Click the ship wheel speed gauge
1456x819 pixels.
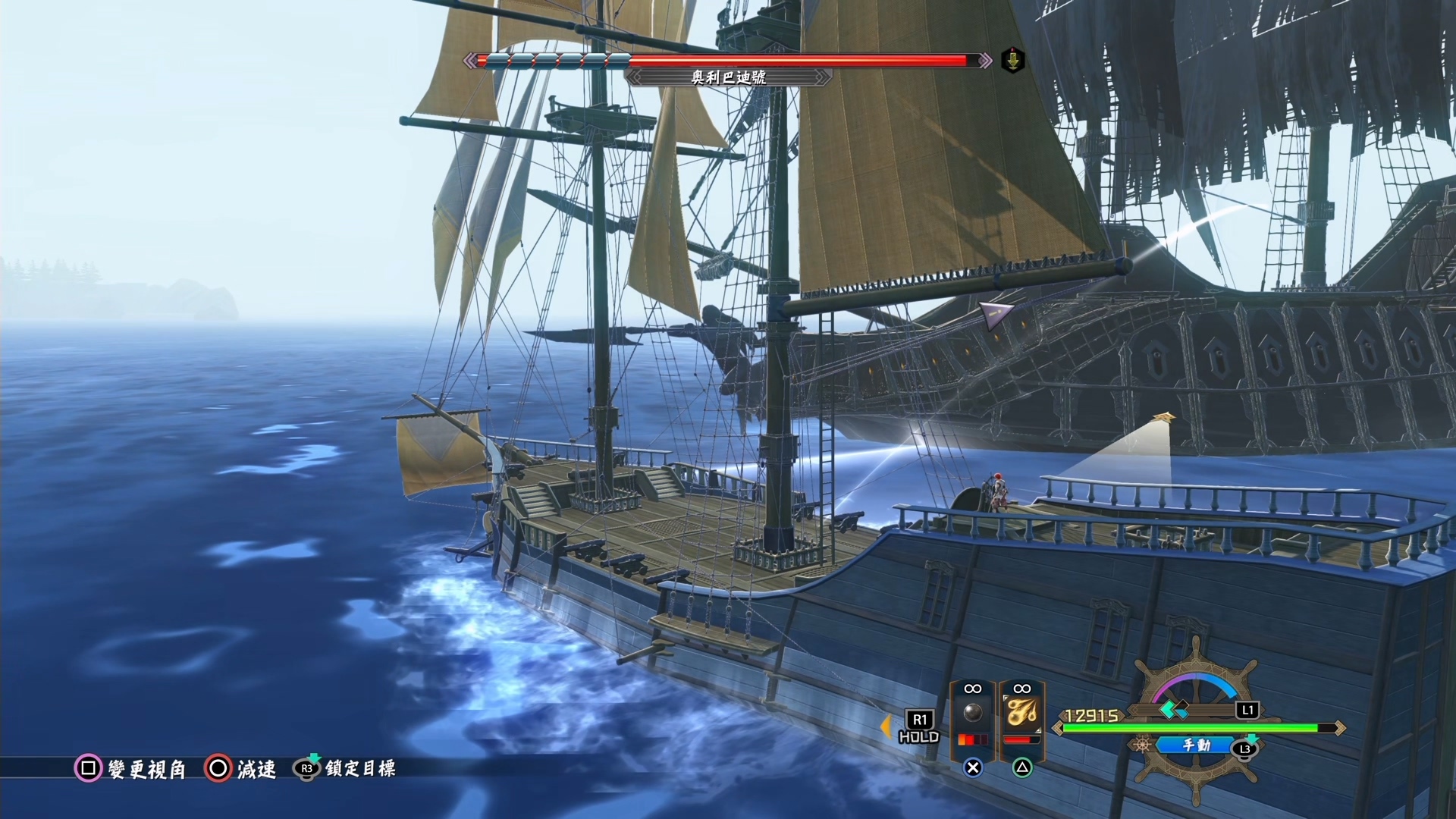(1194, 694)
